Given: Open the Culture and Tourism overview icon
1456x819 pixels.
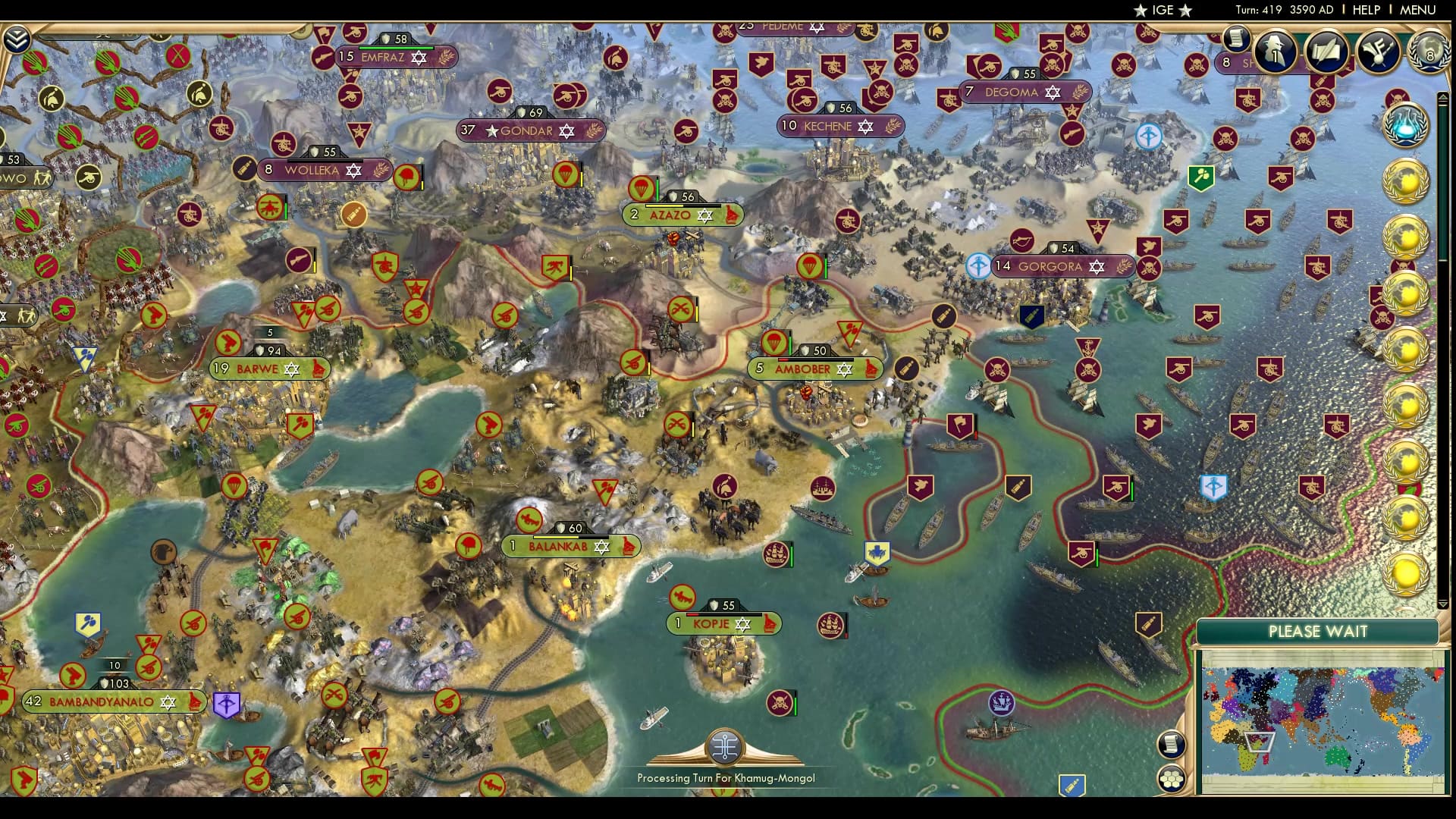Looking at the screenshot, I should pos(1380,53).
